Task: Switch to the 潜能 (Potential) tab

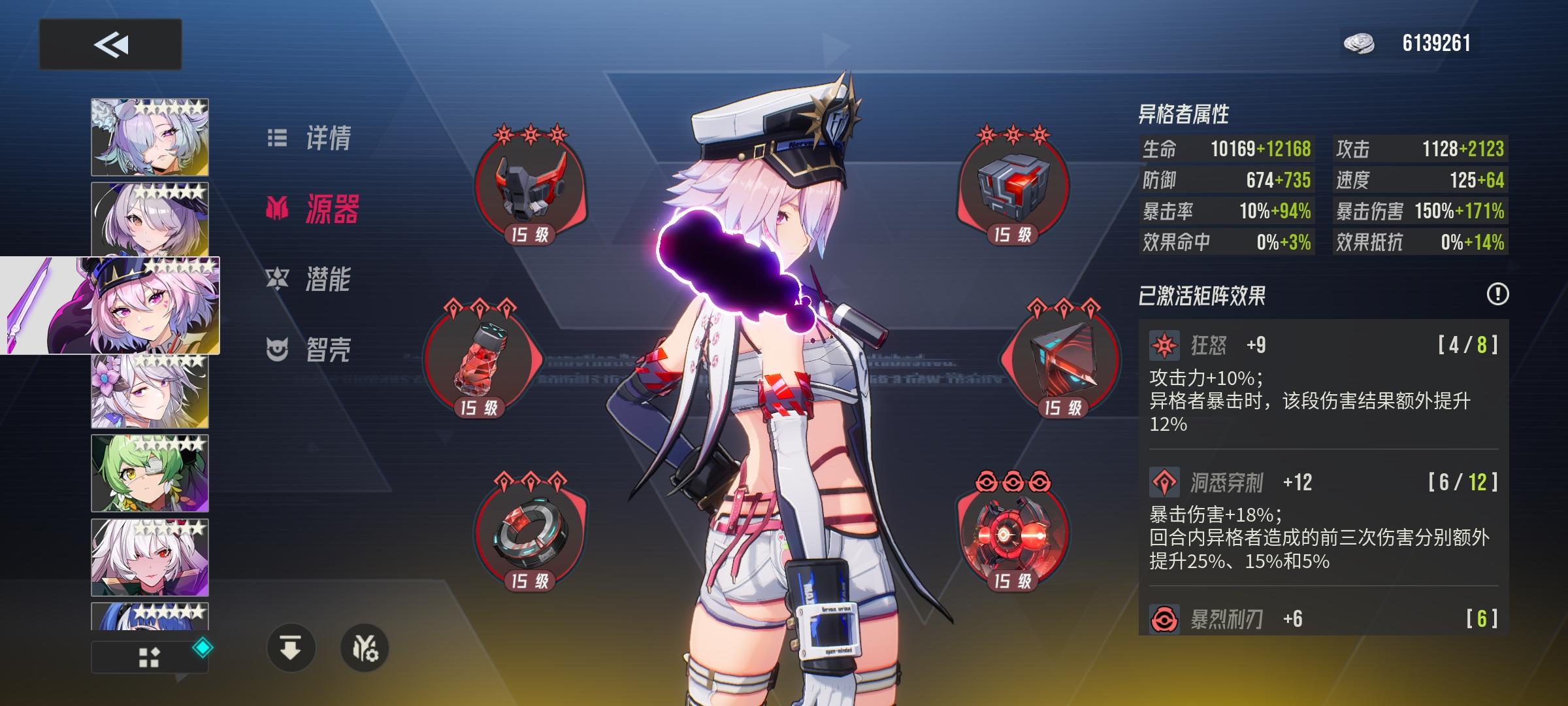Action: [x=328, y=281]
